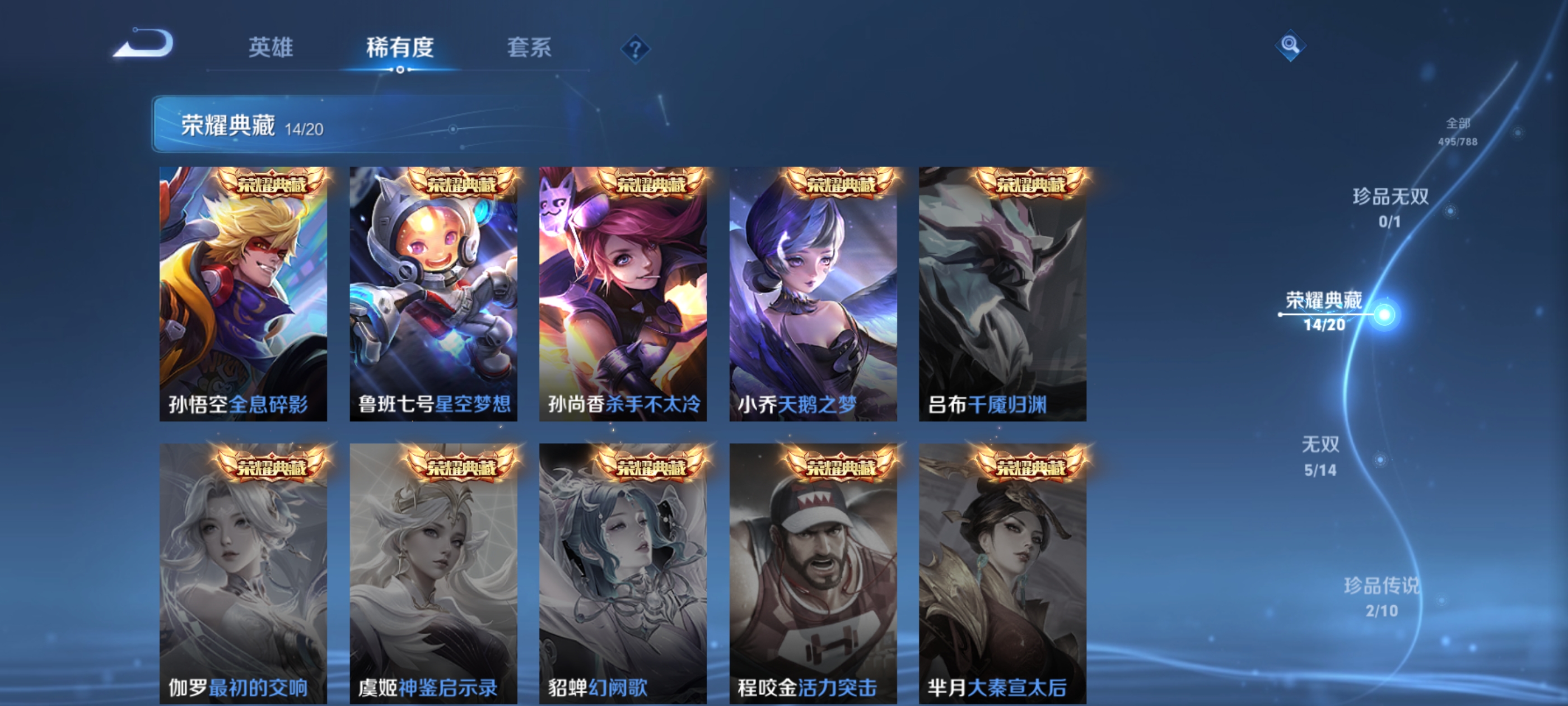Open the search magnifier icon
The width and height of the screenshot is (1568, 706).
[x=1291, y=46]
